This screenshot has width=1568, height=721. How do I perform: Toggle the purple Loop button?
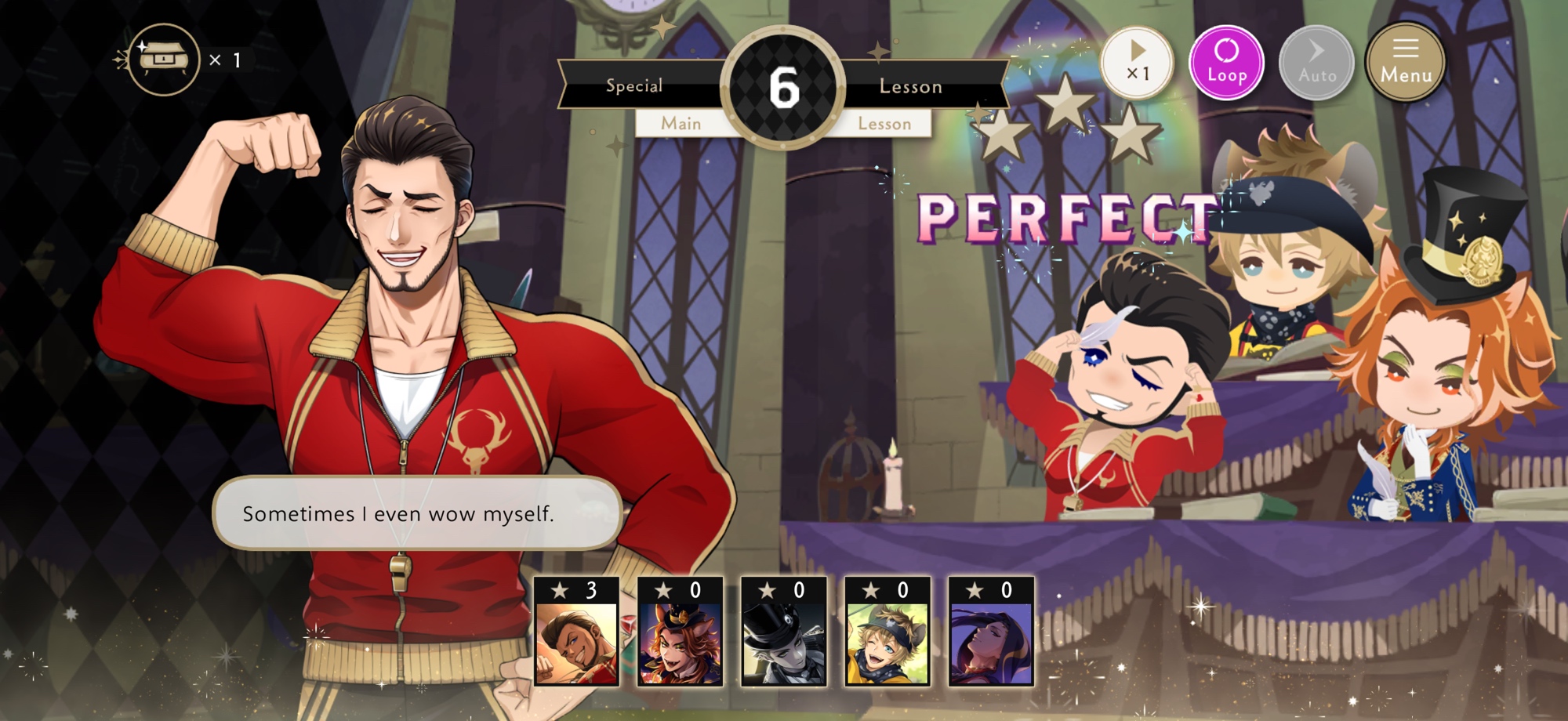(1226, 63)
